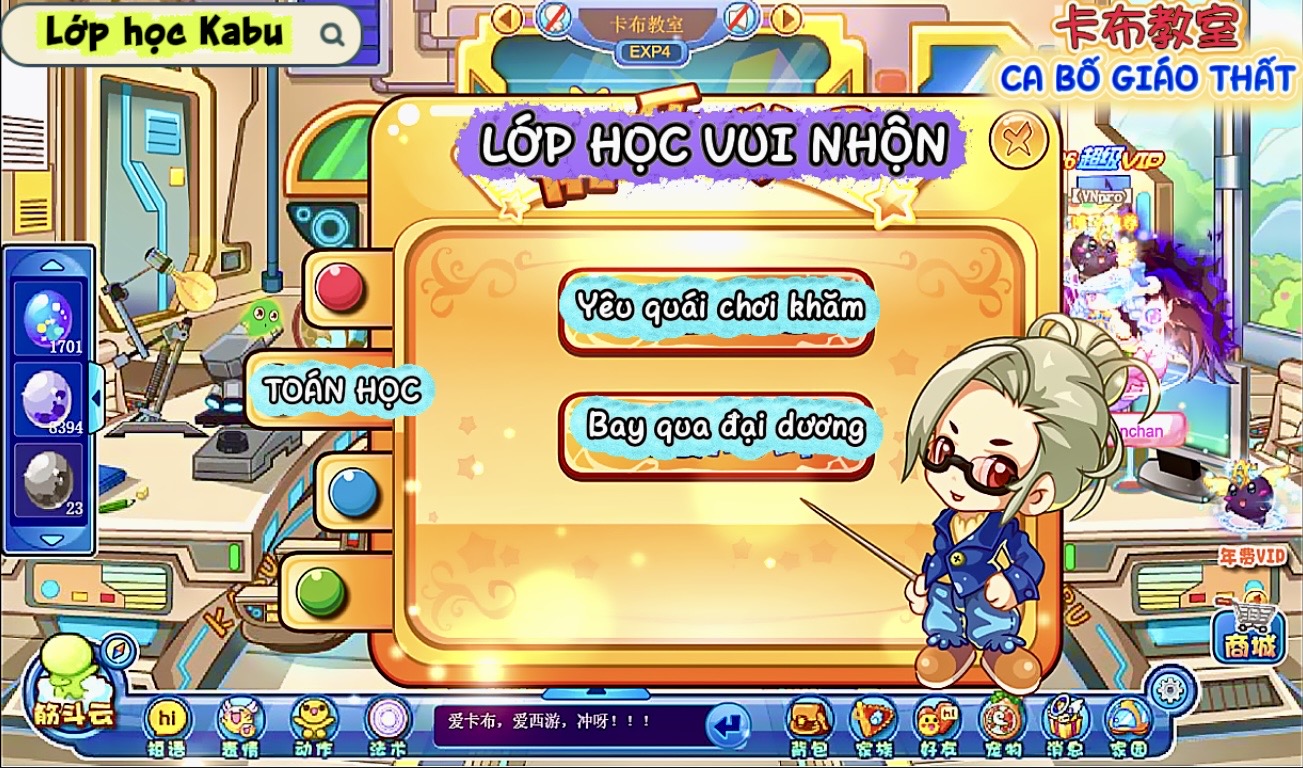The width and height of the screenshot is (1303, 768).
Task: Close the Lớp Học Vui Nhộn window
Action: click(x=1018, y=140)
